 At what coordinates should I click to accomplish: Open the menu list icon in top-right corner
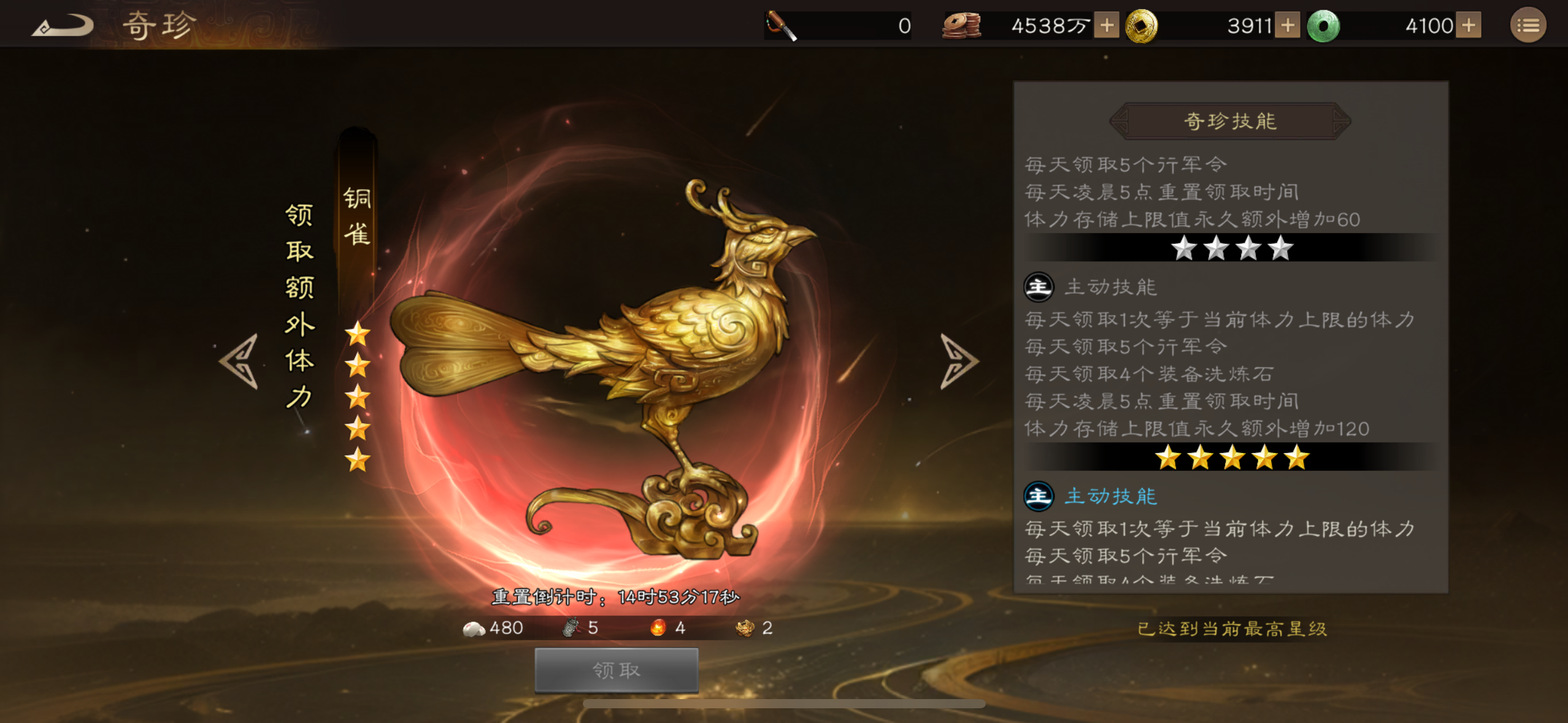[x=1528, y=25]
